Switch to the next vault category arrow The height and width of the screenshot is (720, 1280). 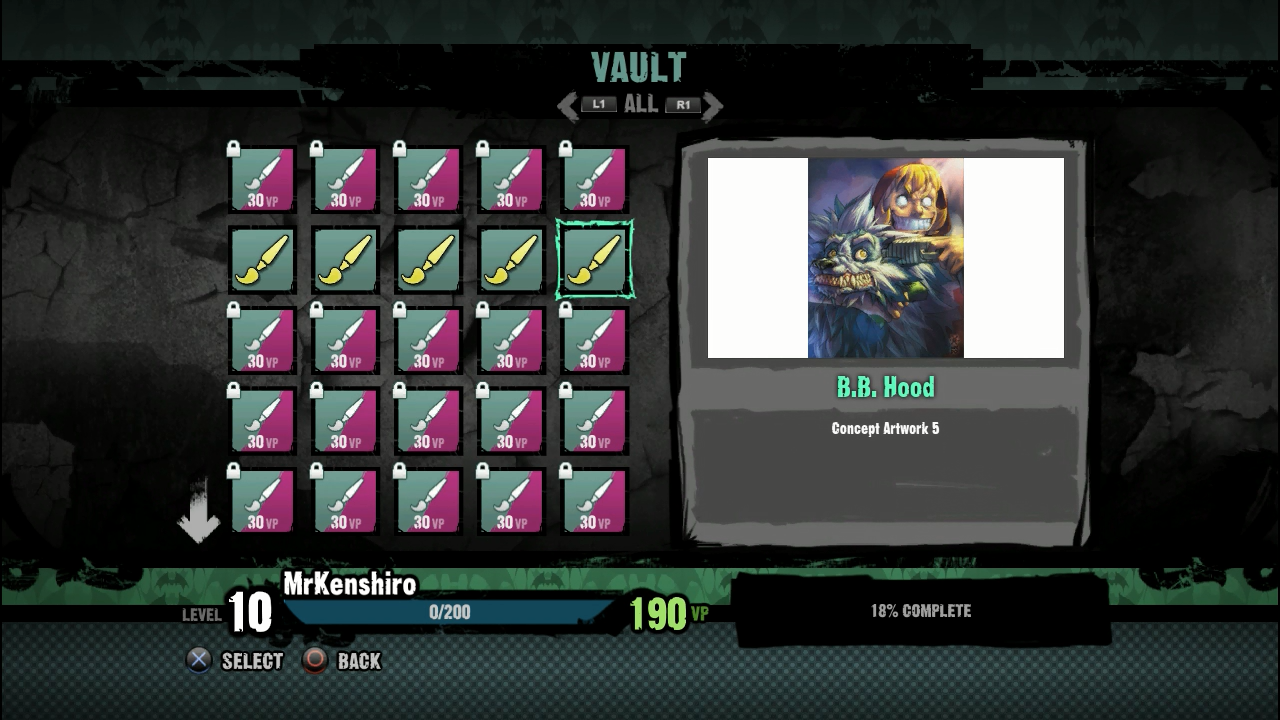712,105
